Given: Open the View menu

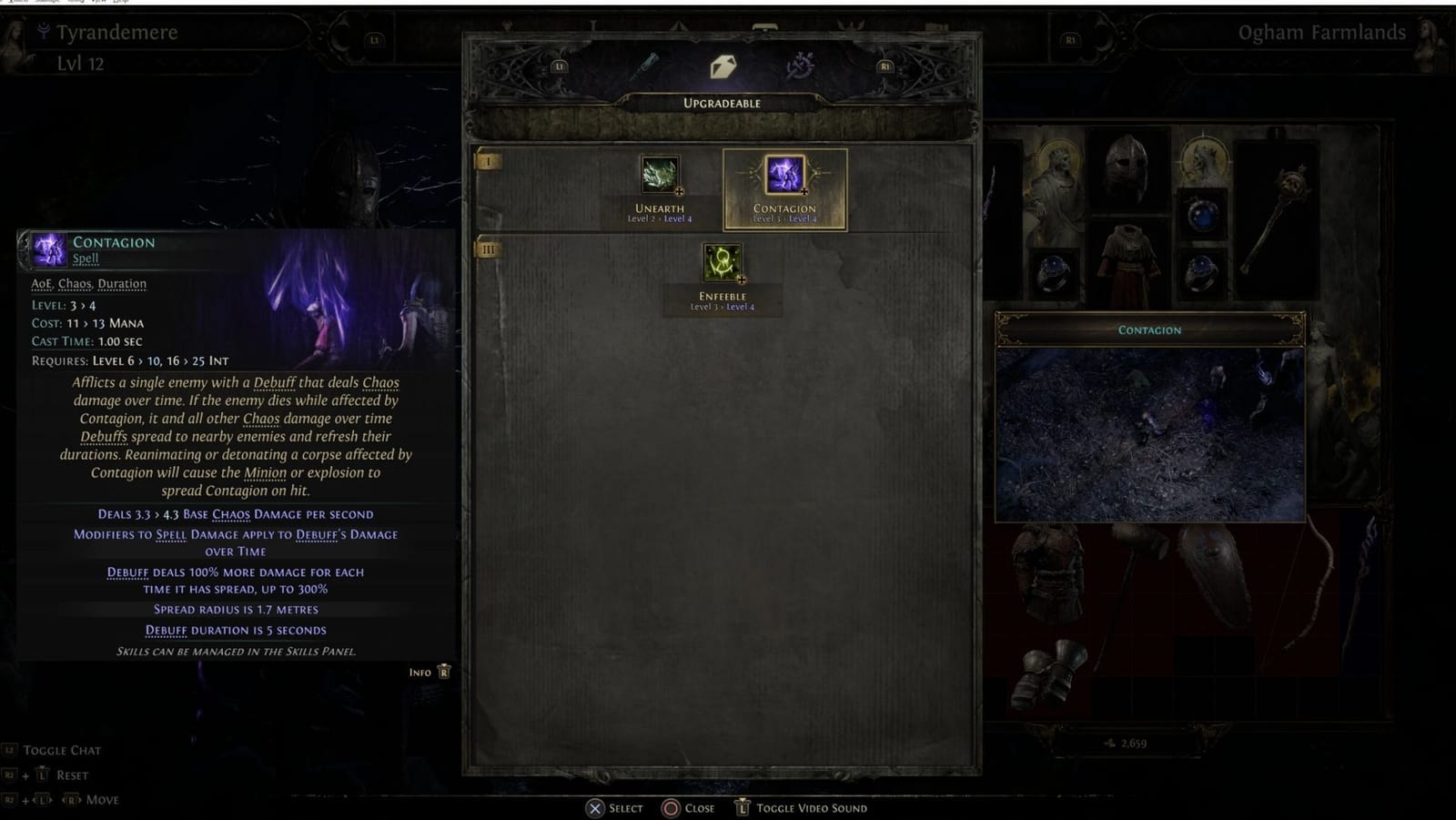Looking at the screenshot, I should pyautogui.click(x=100, y=4).
